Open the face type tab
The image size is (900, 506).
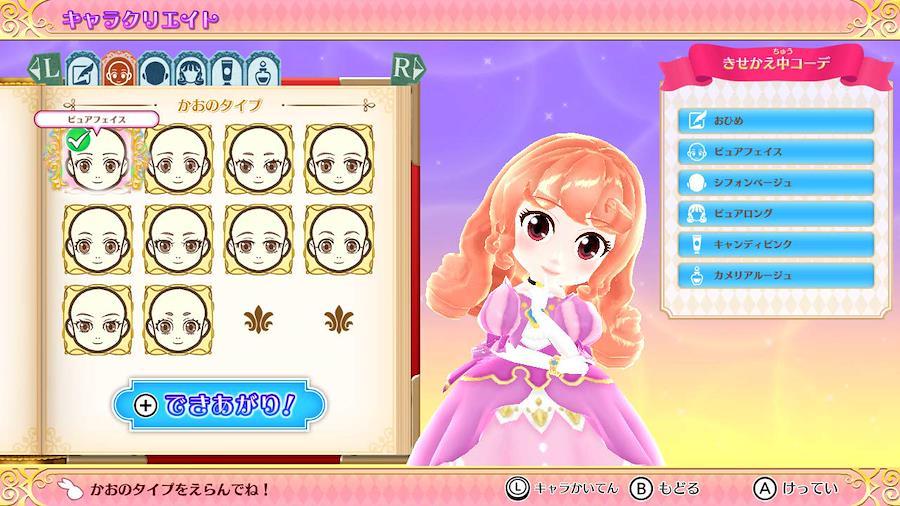pyautogui.click(x=118, y=72)
